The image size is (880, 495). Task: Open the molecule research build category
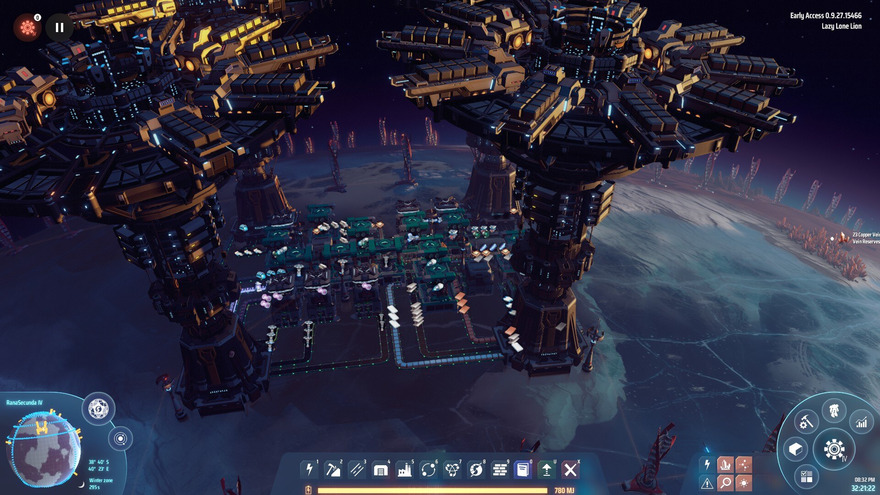[452, 469]
